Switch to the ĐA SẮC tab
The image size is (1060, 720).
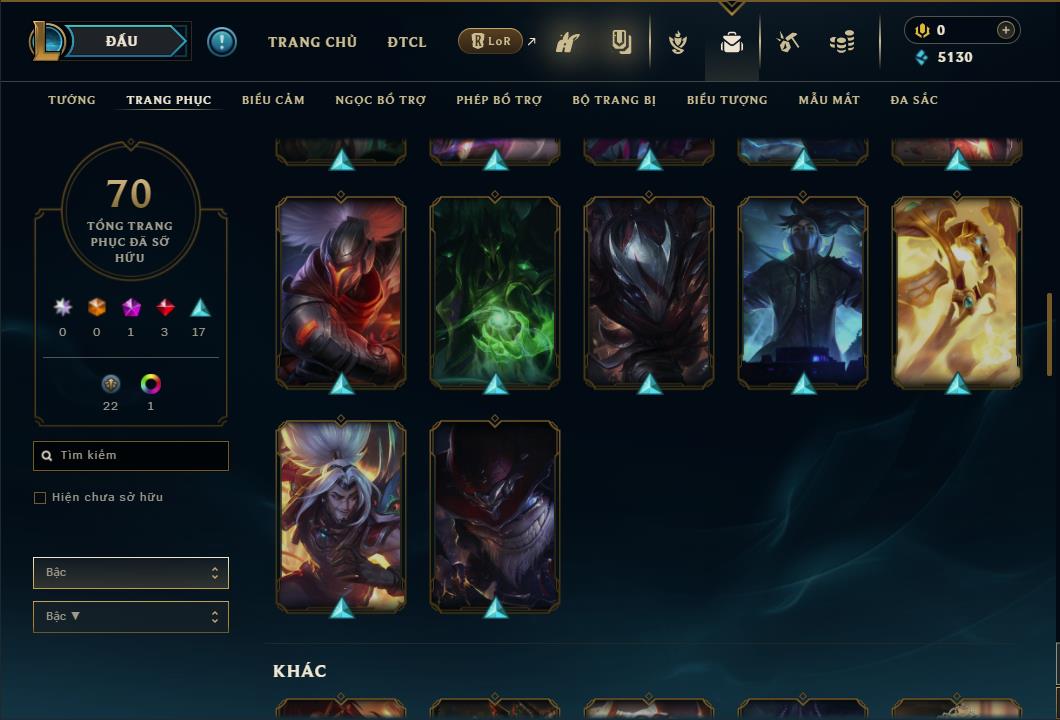point(914,100)
